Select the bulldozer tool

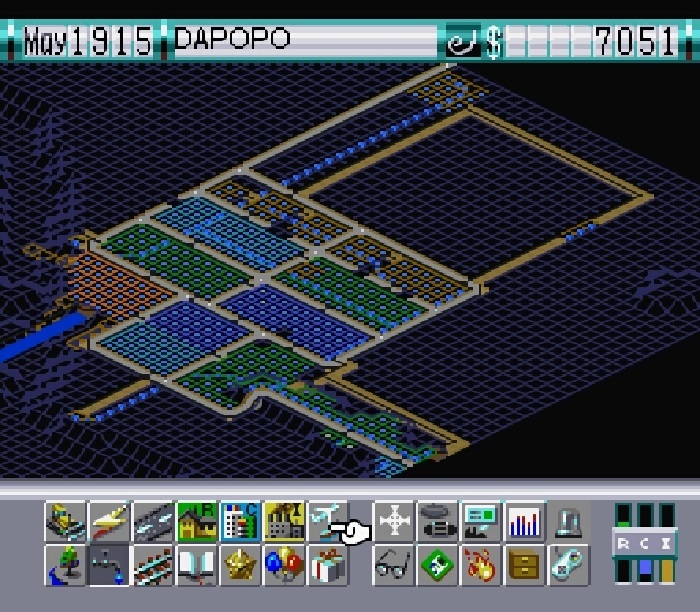click(65, 521)
